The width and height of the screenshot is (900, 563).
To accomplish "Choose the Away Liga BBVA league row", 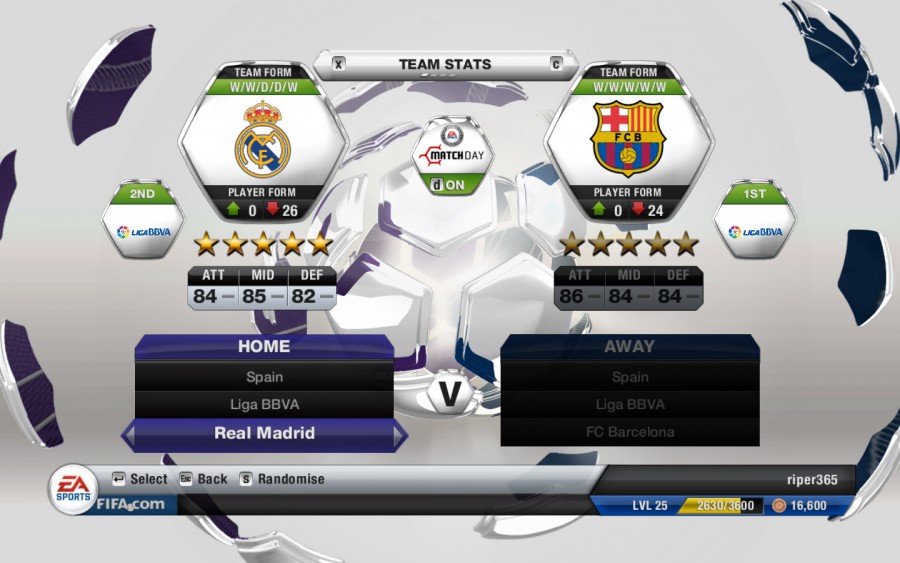I will pos(629,405).
